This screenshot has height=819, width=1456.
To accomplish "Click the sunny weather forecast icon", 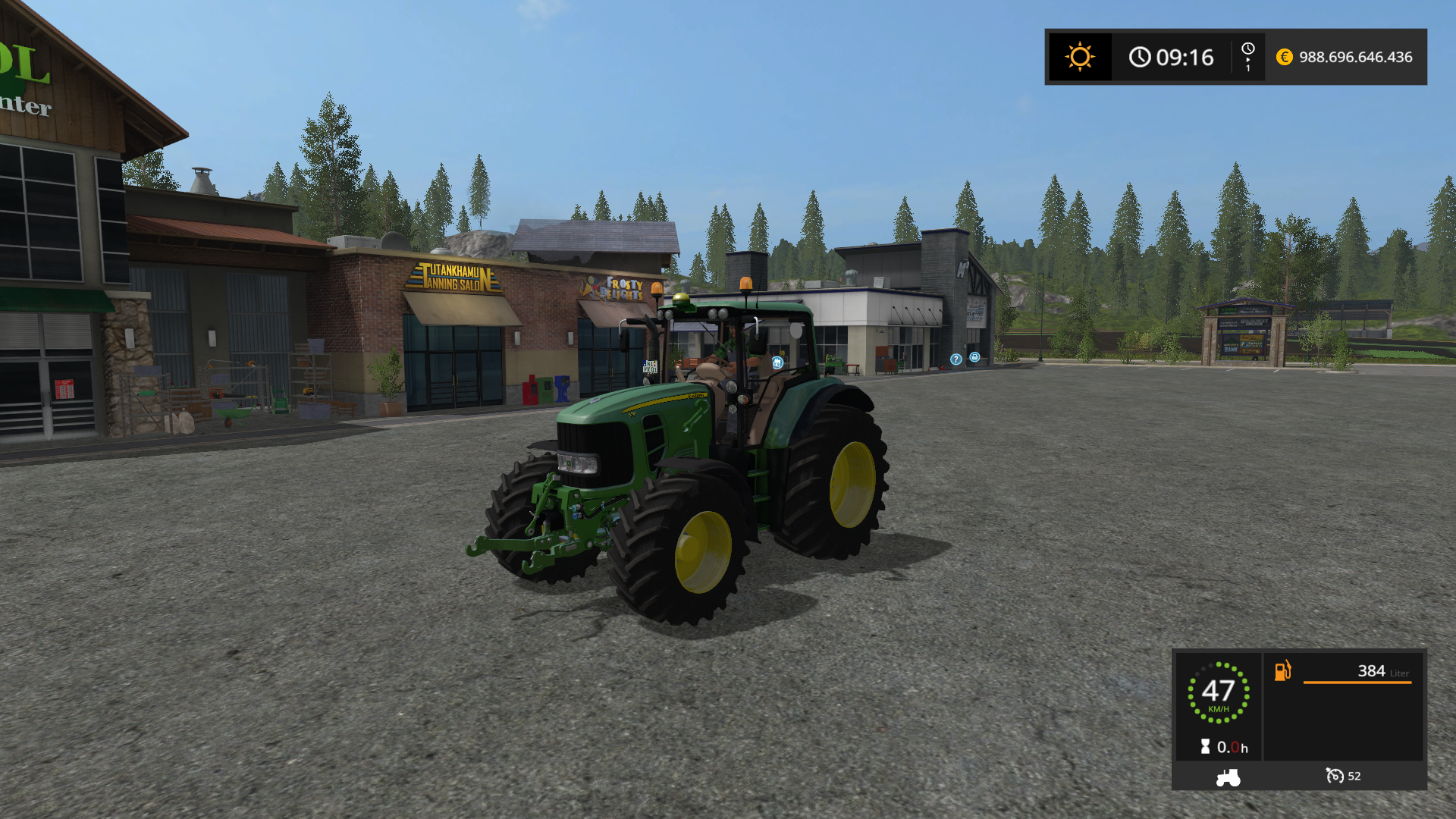I will [1079, 57].
